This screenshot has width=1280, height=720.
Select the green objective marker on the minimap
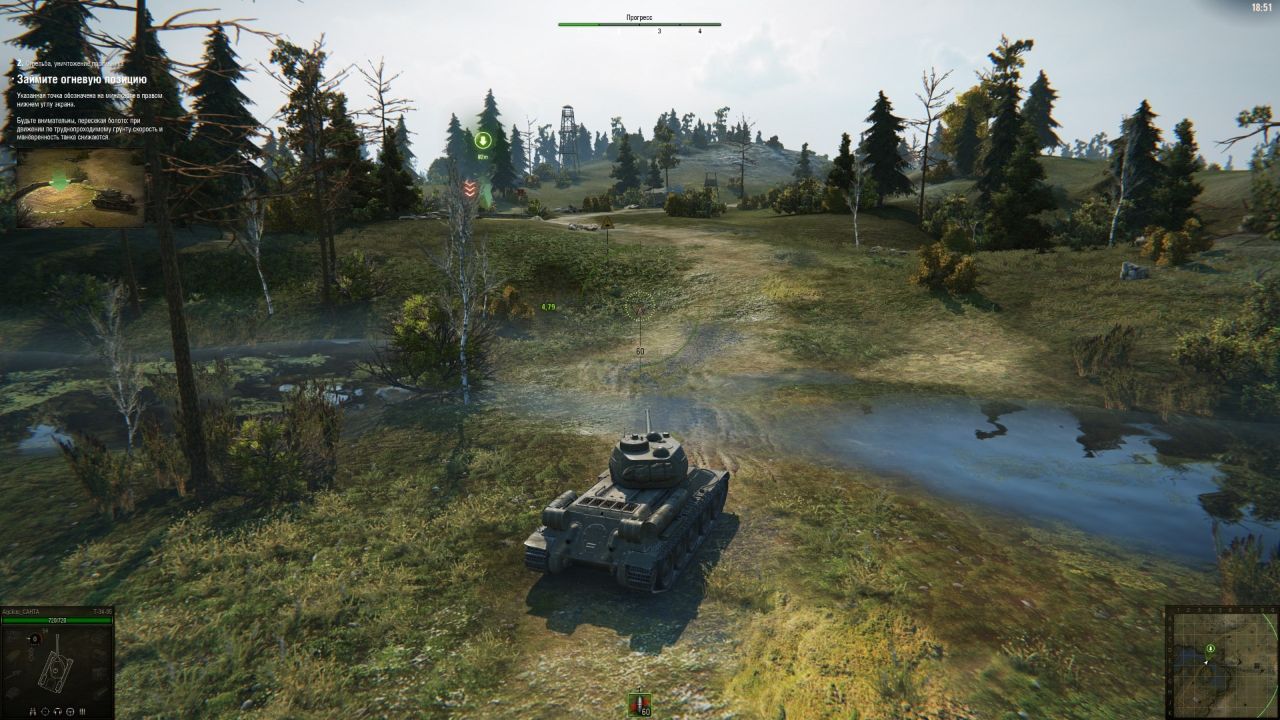(x=1210, y=648)
